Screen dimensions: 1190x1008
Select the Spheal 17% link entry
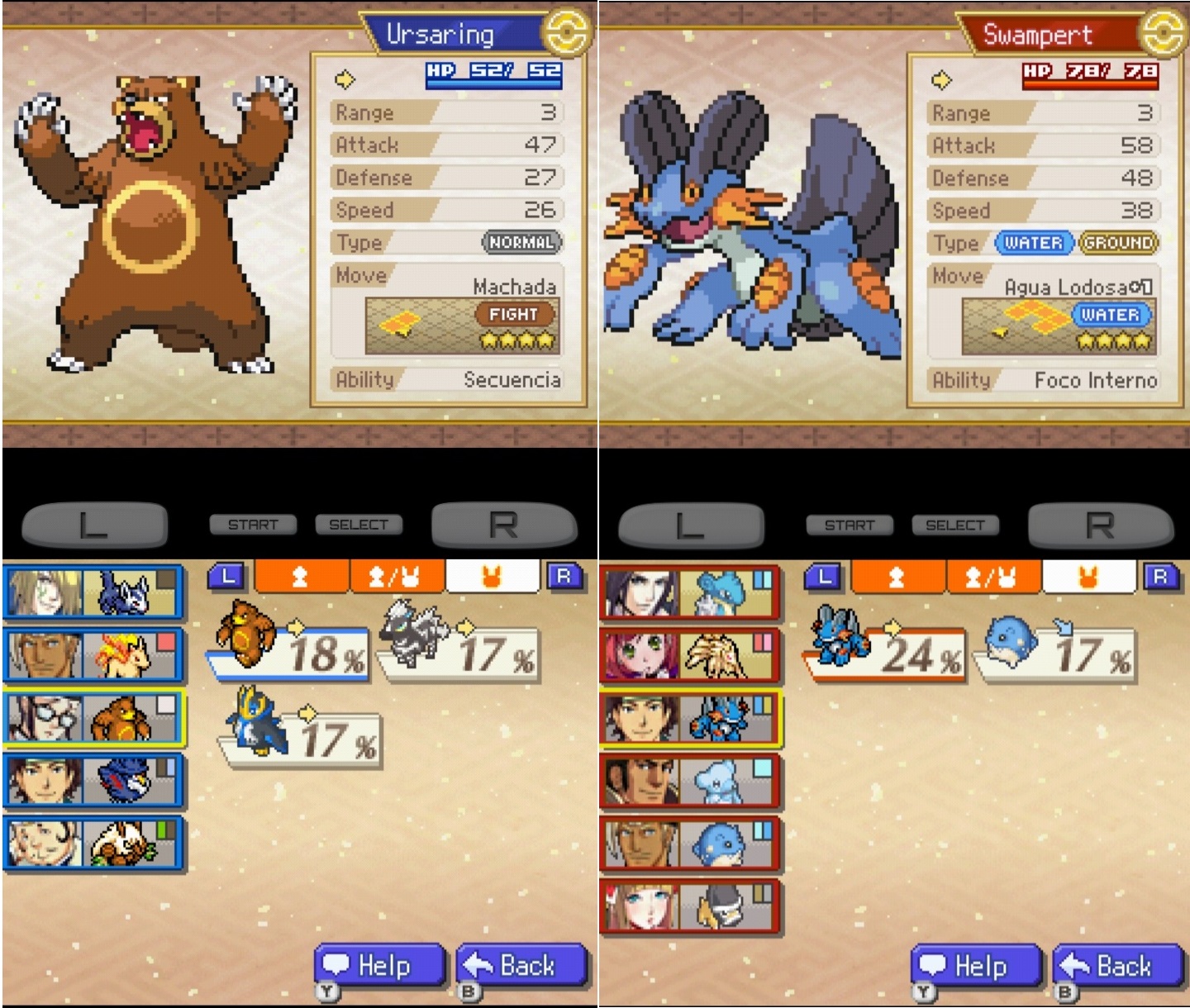[x=1056, y=654]
